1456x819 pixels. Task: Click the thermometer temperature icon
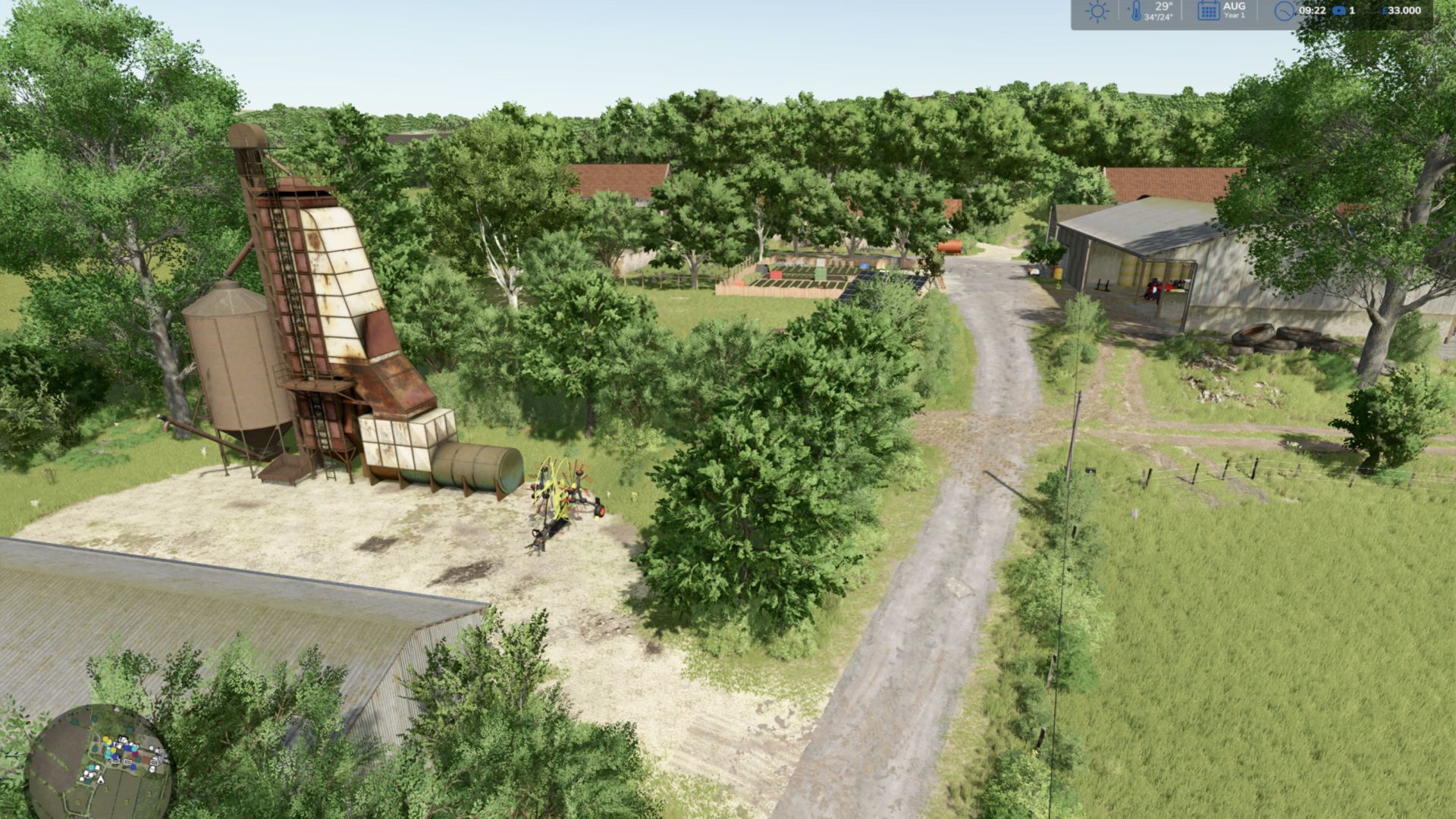tap(1136, 11)
